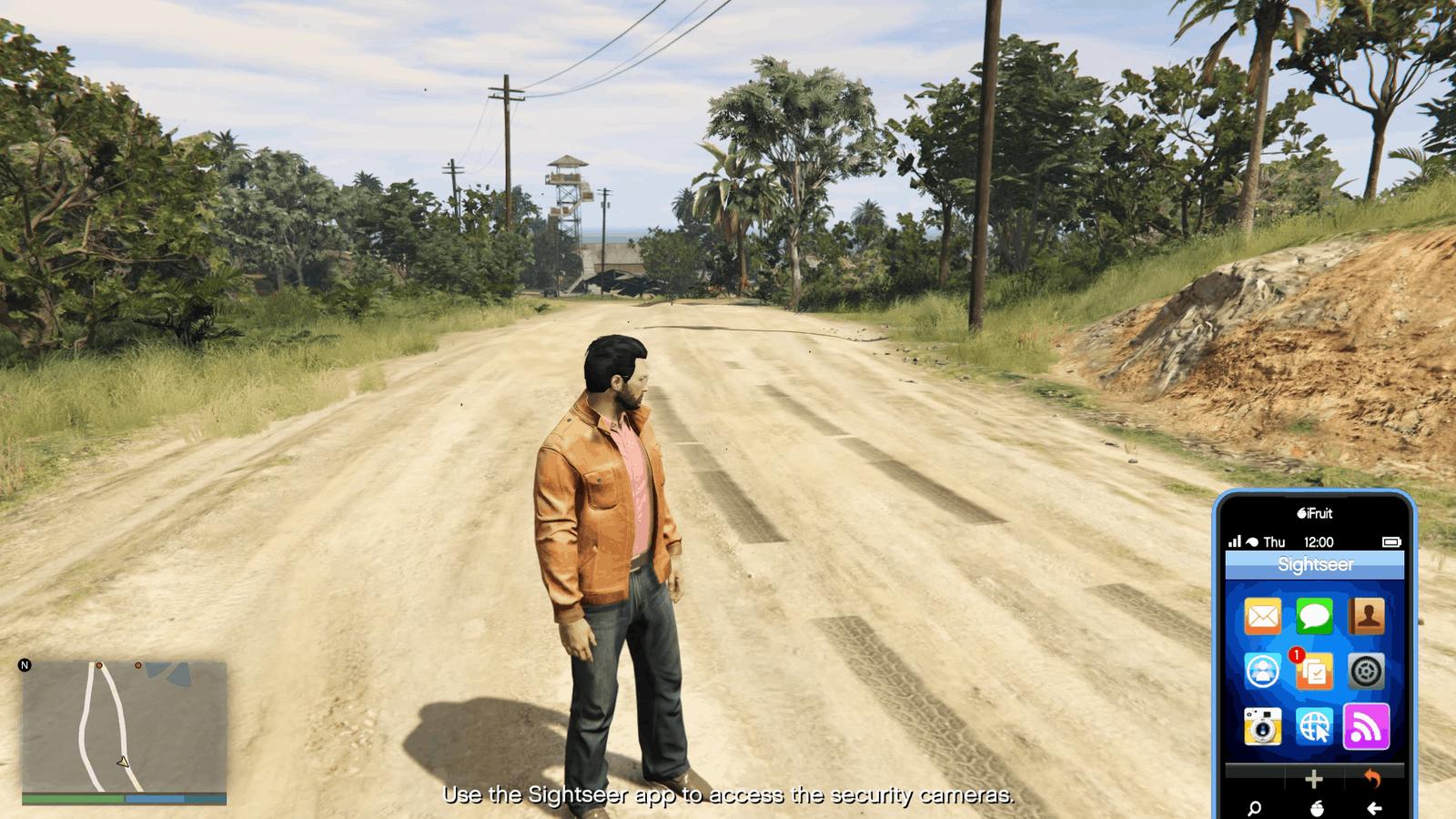Open the phone Settings gear app
Image resolution: width=1456 pixels, height=819 pixels.
coord(1366,672)
